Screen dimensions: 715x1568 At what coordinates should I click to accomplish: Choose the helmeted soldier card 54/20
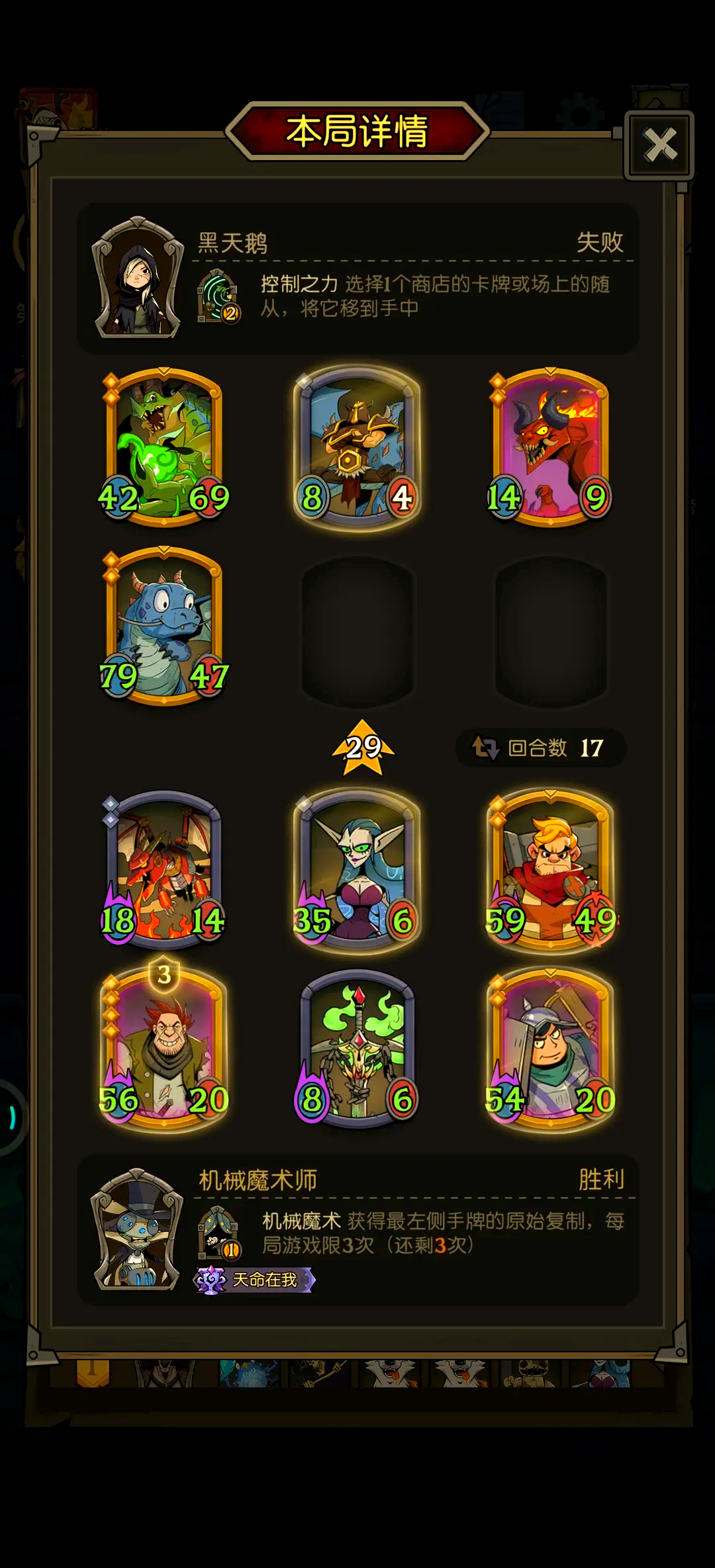[550, 1049]
